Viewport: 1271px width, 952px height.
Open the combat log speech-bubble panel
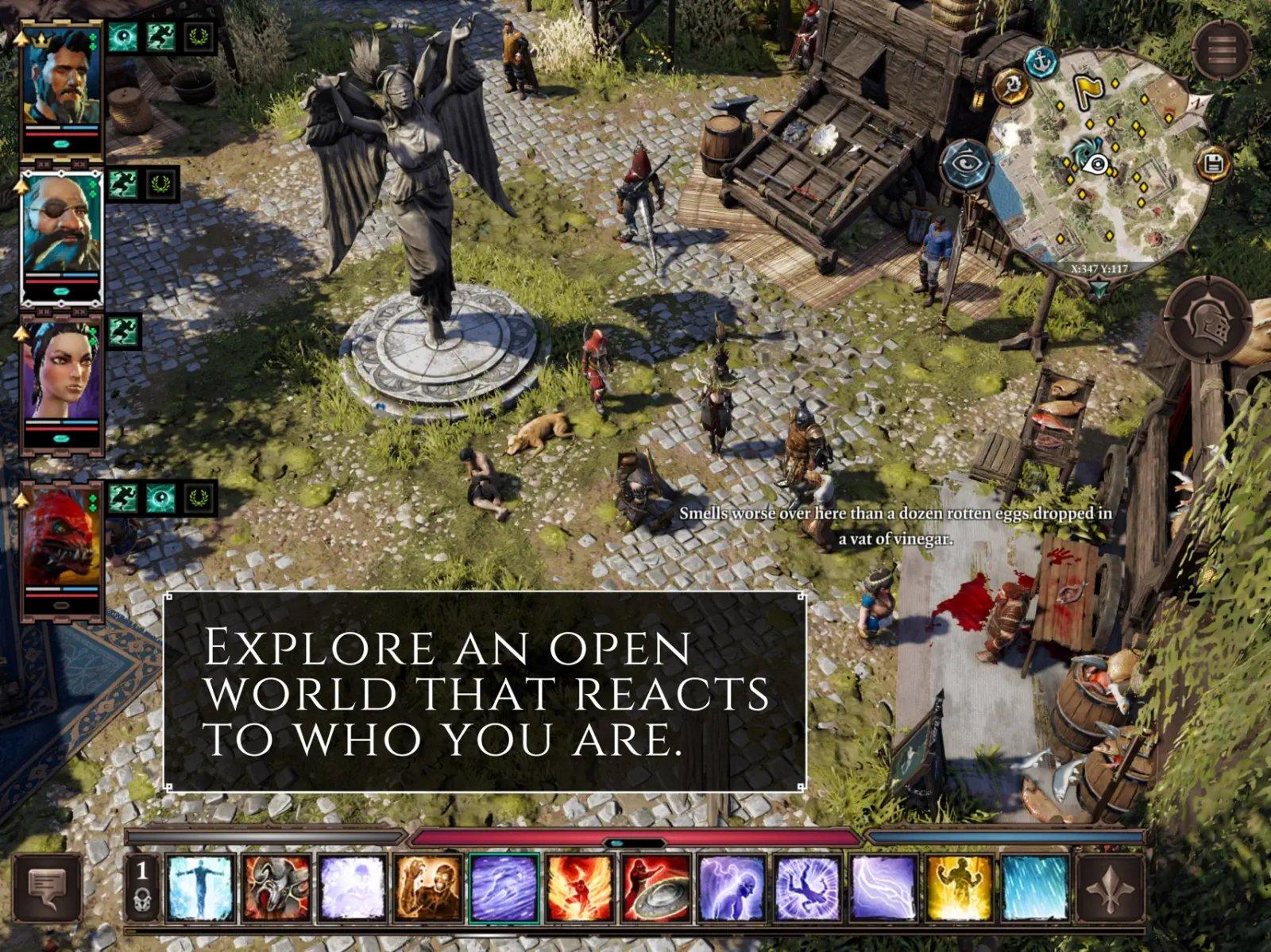[48, 885]
